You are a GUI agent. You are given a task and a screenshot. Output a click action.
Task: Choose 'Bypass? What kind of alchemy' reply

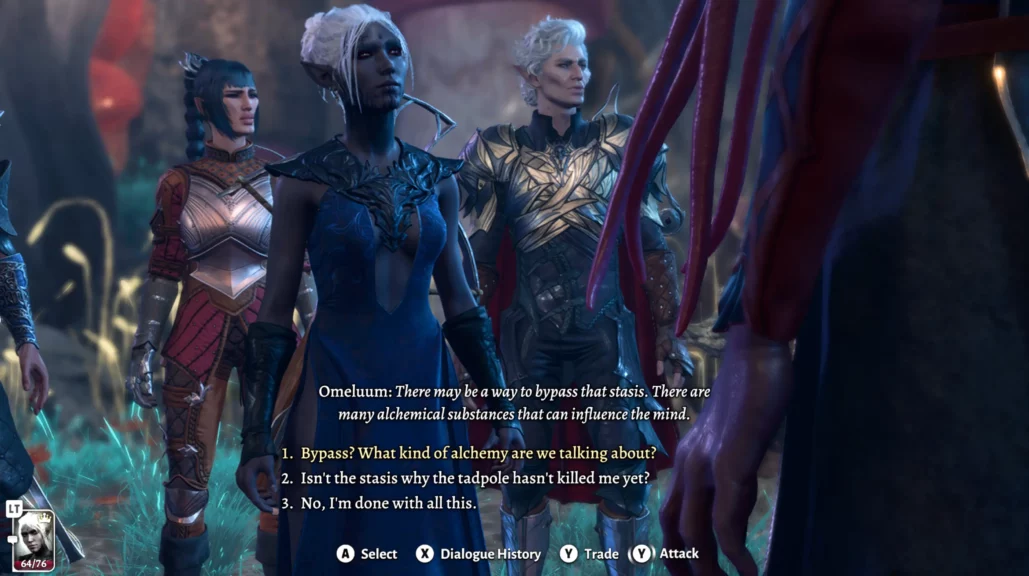478,452
